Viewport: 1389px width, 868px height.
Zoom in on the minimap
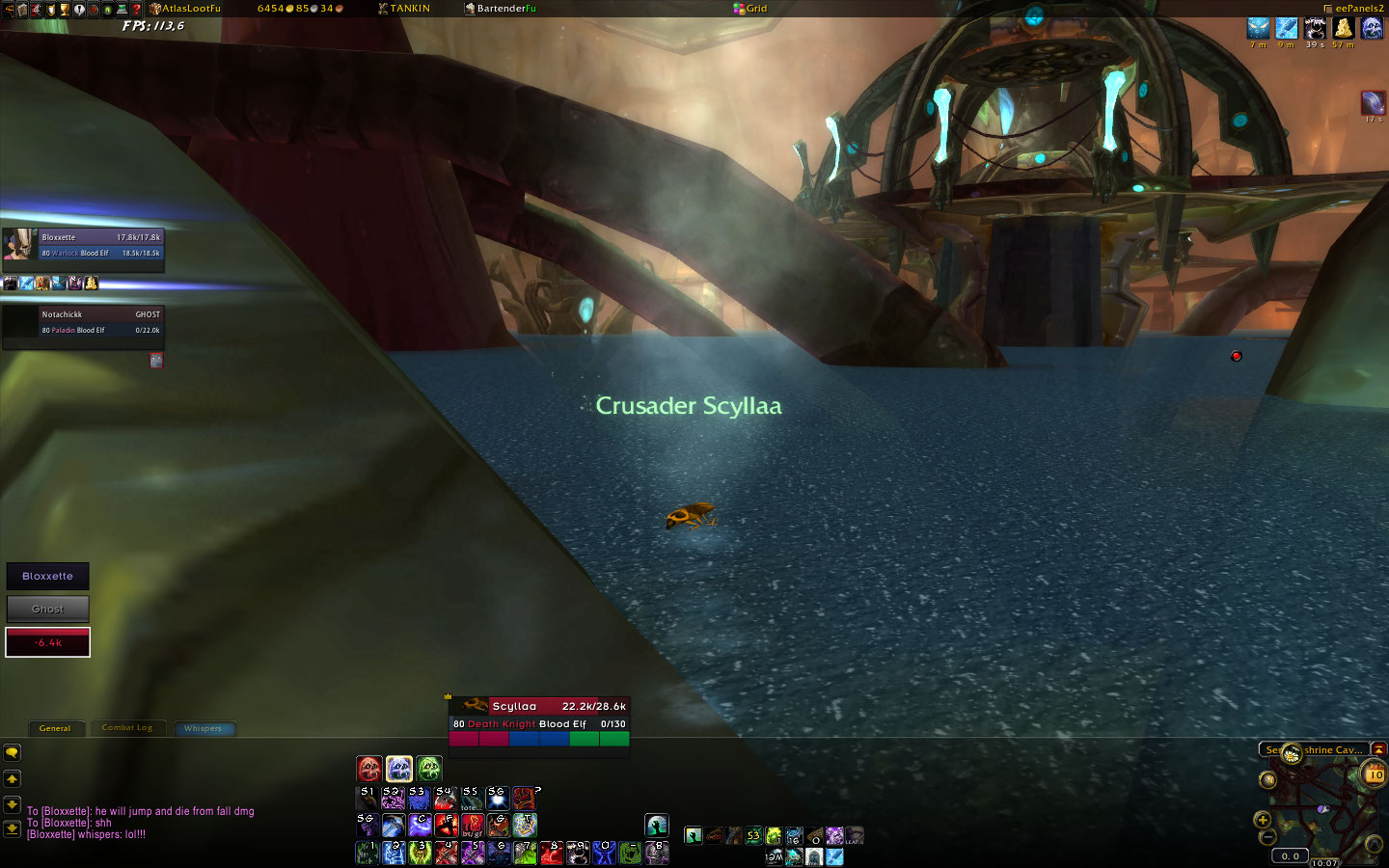(1262, 820)
